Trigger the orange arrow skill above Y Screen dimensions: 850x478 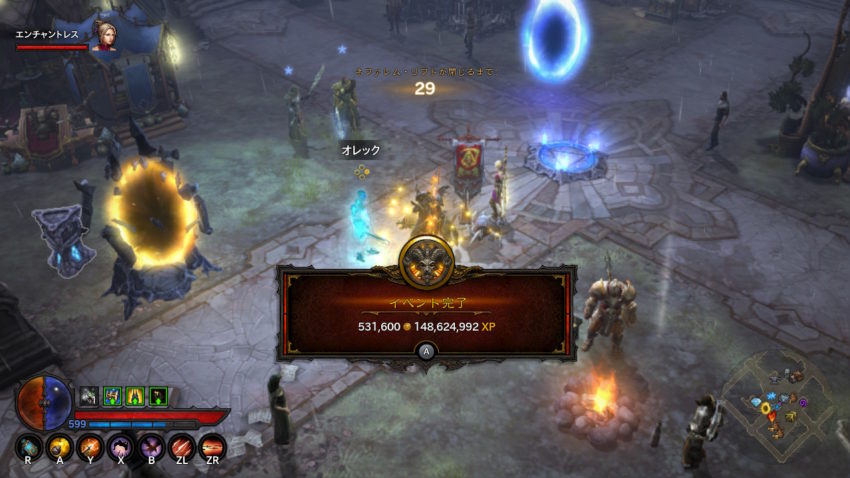[90, 447]
